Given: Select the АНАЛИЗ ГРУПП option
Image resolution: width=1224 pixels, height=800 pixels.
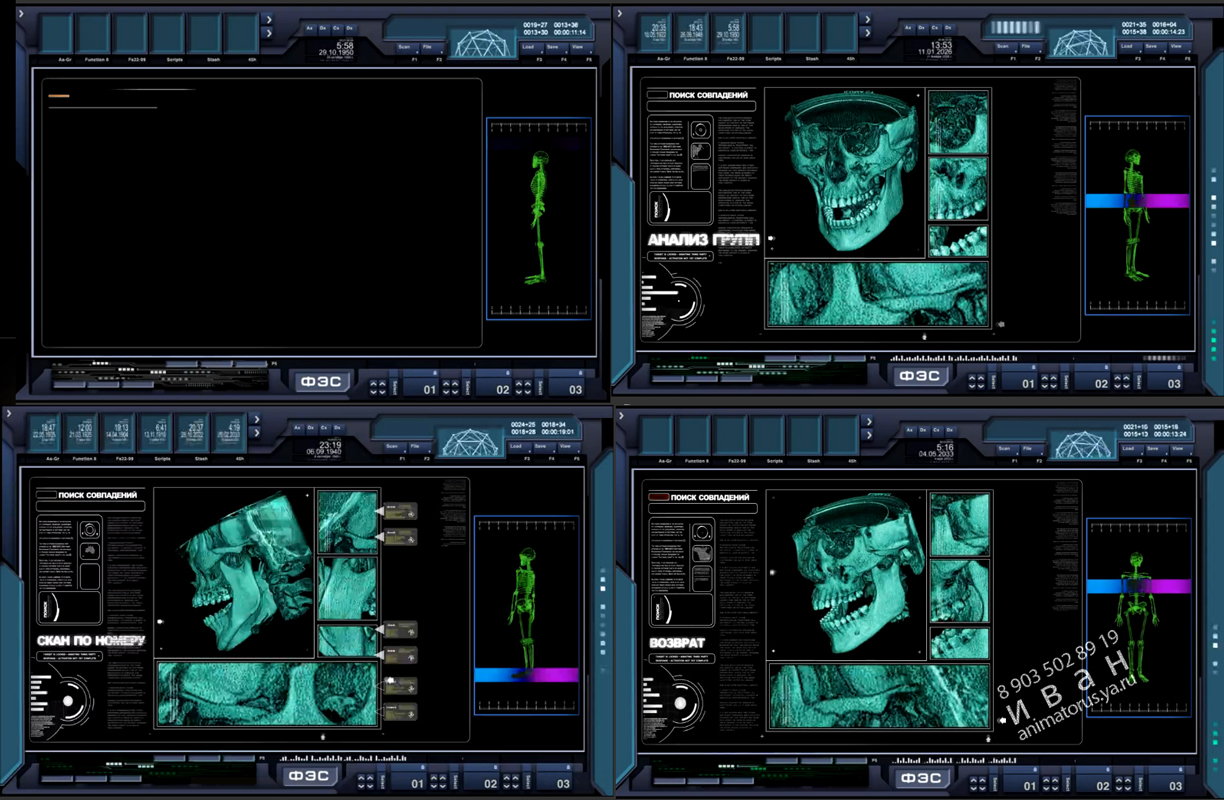Looking at the screenshot, I should coord(703,240).
